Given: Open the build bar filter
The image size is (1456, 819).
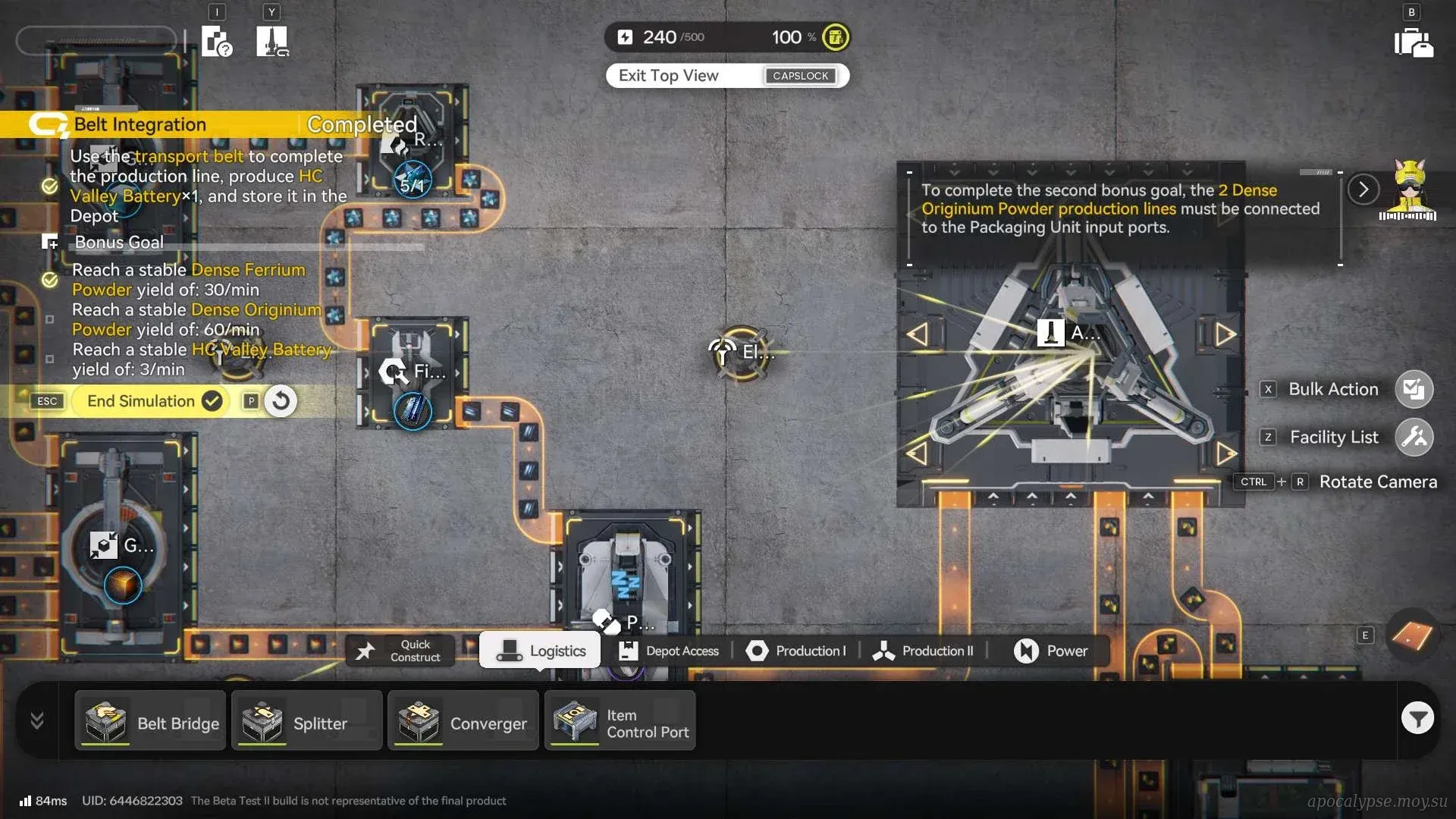Looking at the screenshot, I should coord(1417,718).
